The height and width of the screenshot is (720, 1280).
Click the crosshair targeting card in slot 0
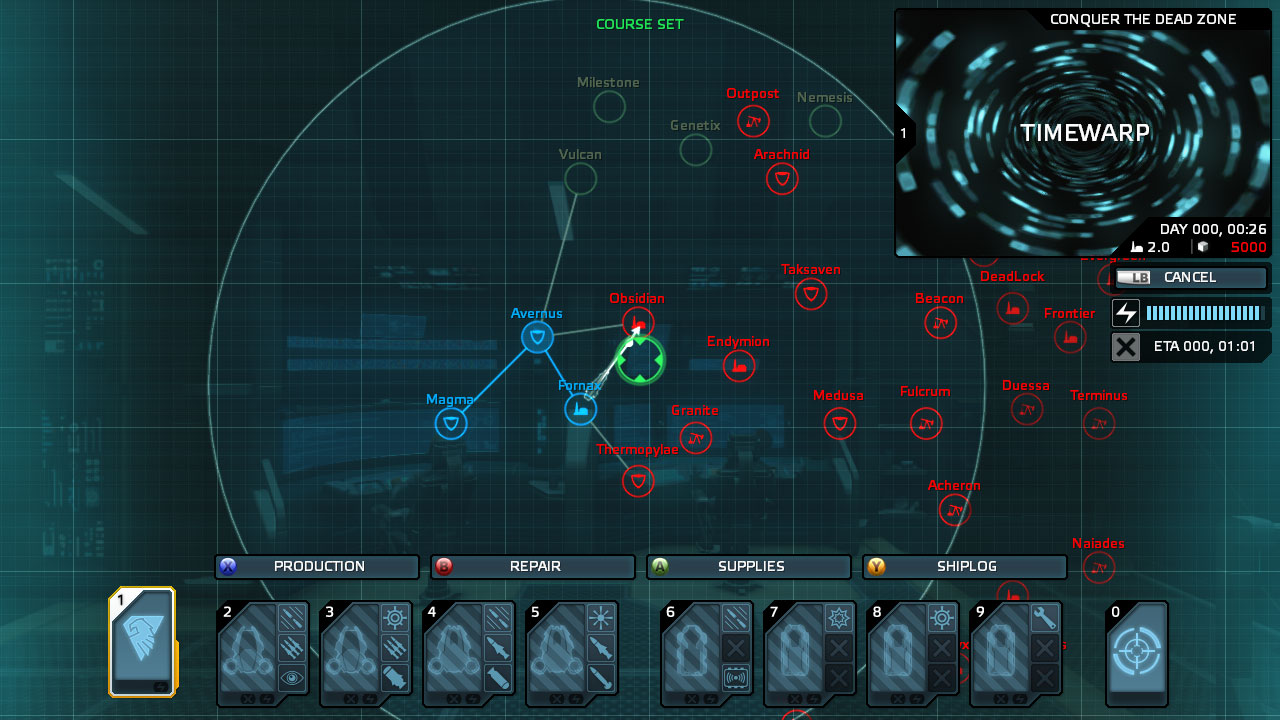point(1137,652)
